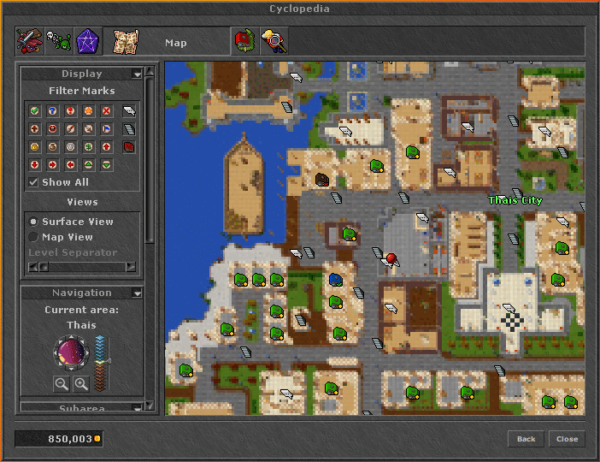The image size is (600, 462).
Task: Open the red backpack tab
Action: pyautogui.click(x=243, y=41)
